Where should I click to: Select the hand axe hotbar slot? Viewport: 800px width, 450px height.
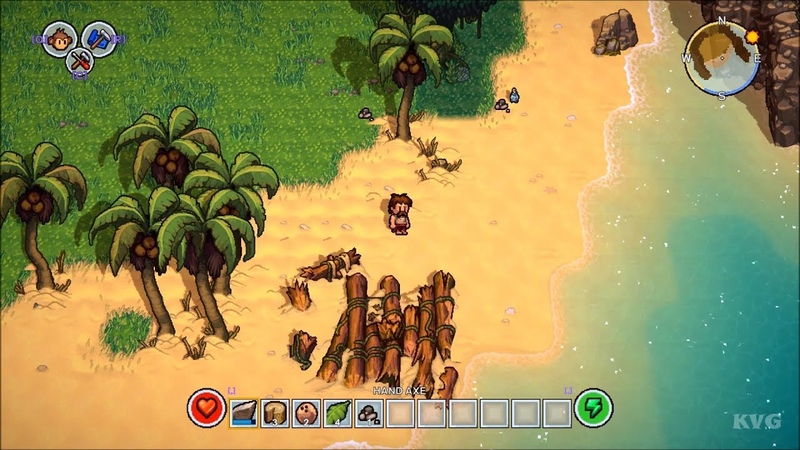click(x=245, y=412)
